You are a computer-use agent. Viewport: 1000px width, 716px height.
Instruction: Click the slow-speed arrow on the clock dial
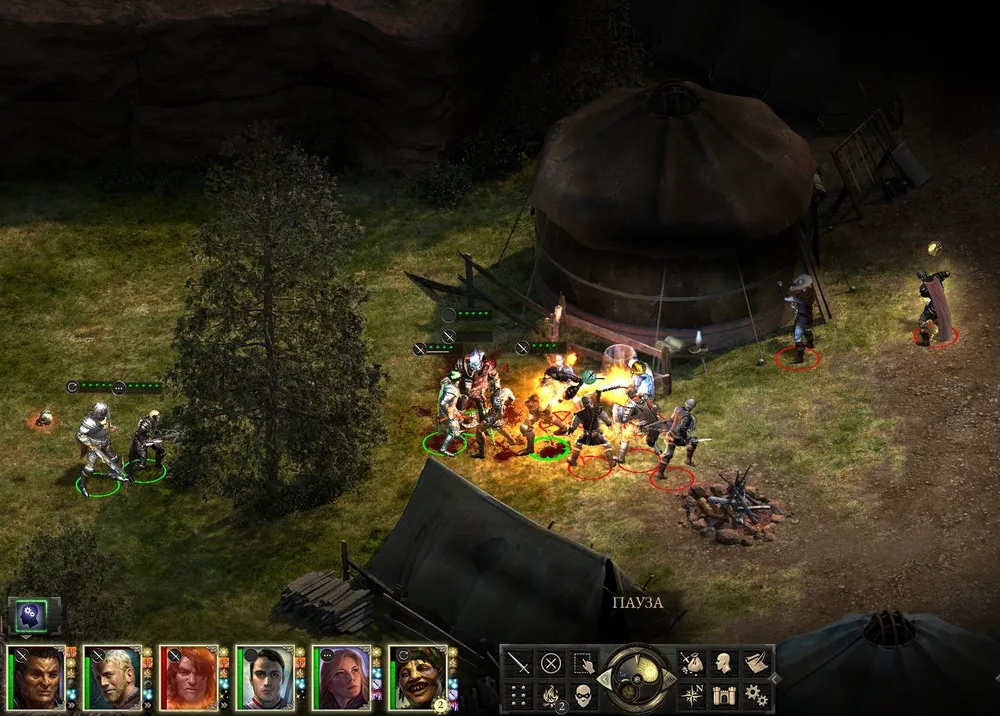pyautogui.click(x=604, y=678)
